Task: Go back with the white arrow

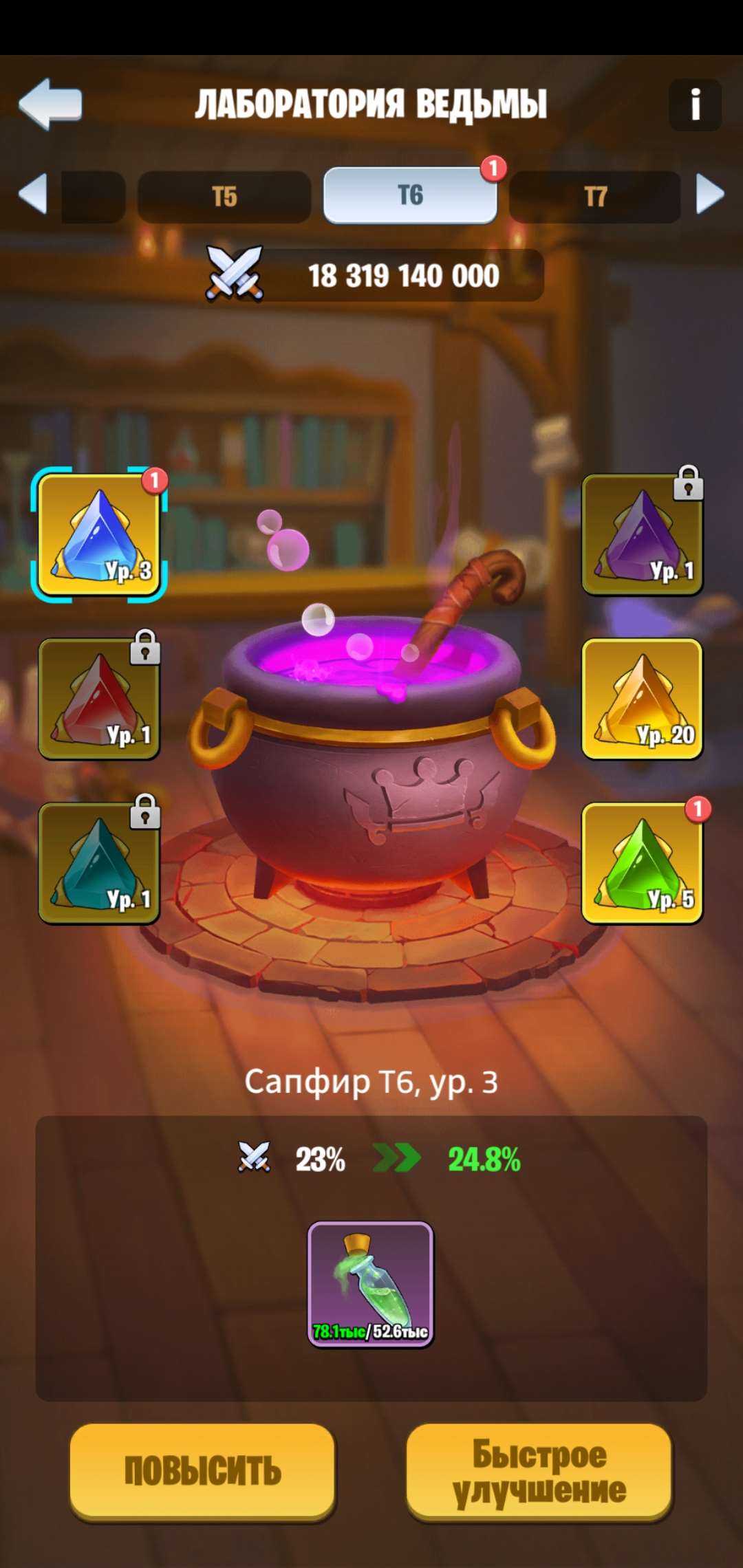Action: pos(50,104)
